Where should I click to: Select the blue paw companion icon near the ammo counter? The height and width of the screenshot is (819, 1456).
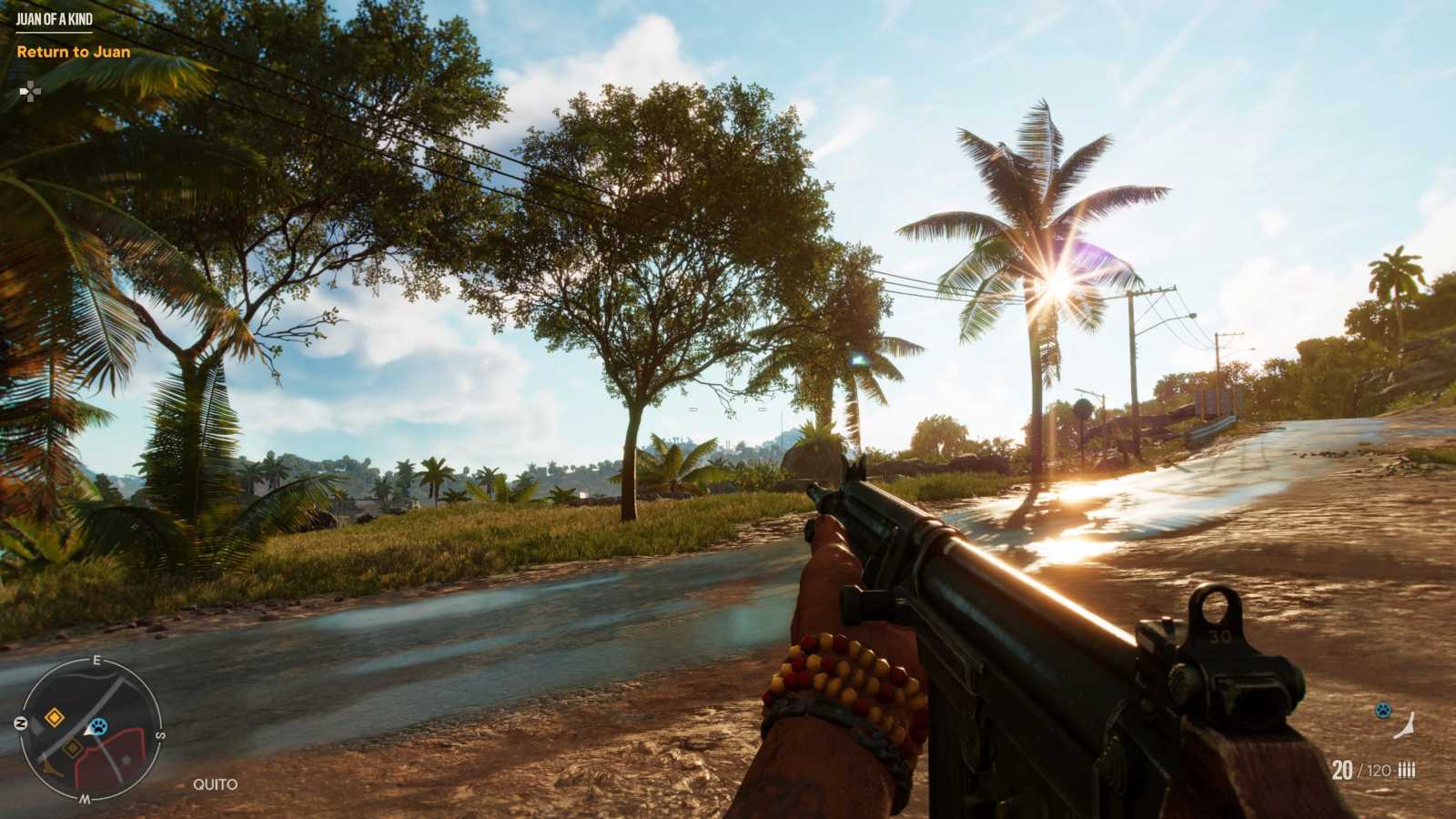[1384, 710]
